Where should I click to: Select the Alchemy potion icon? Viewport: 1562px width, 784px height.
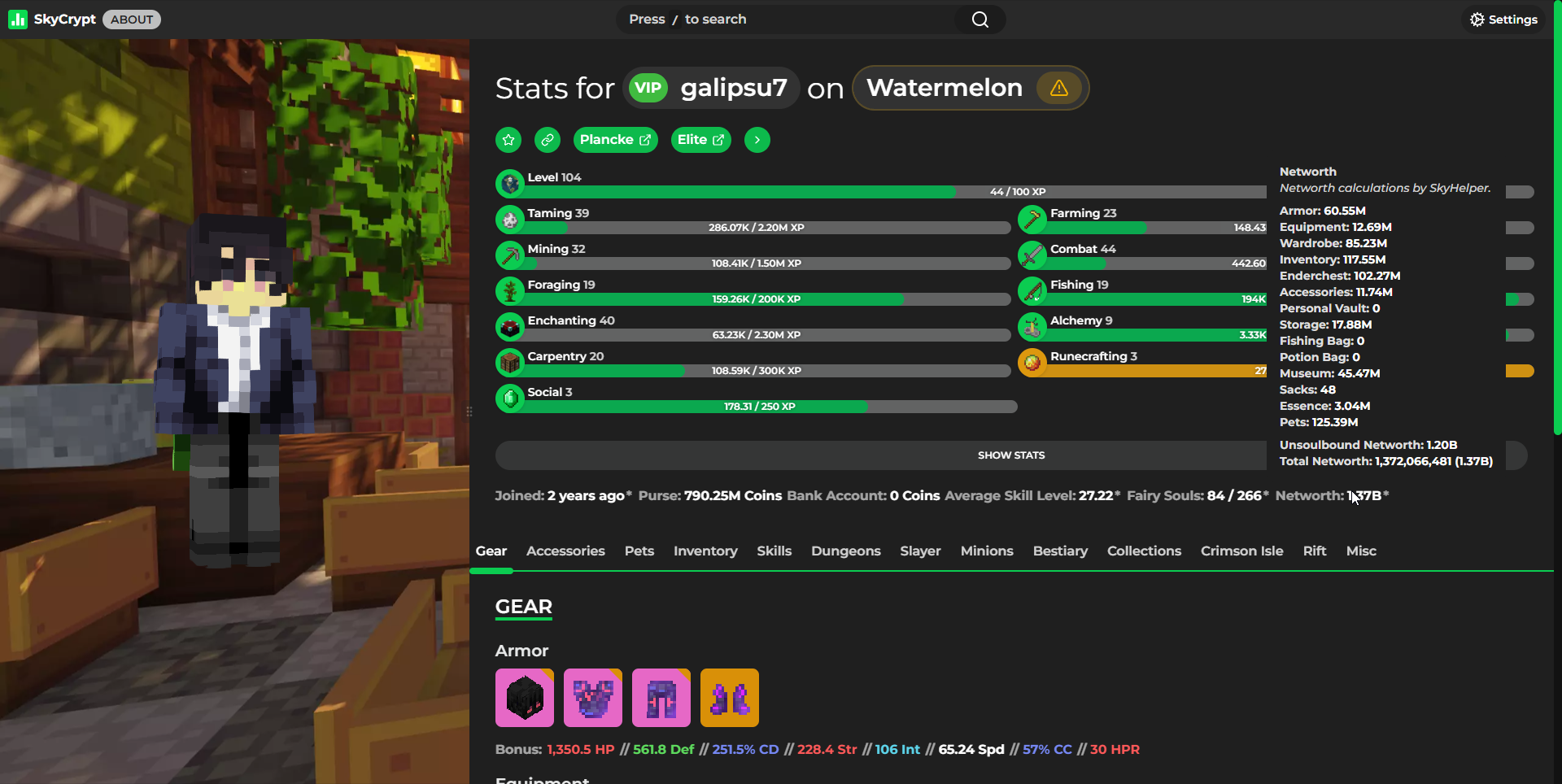point(1033,326)
